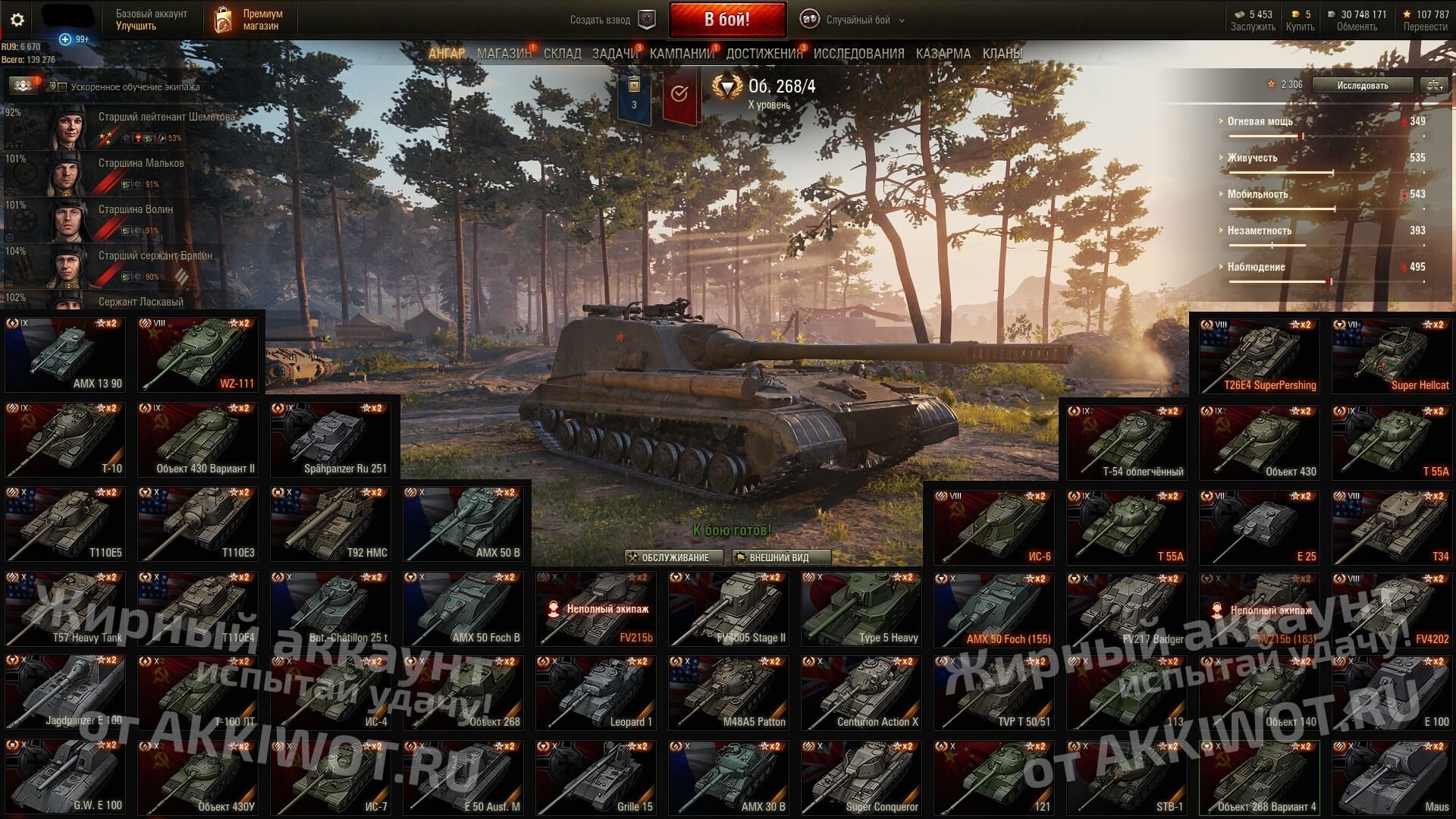
Task: Switch to the МАГАЗИН tab
Action: tap(504, 53)
